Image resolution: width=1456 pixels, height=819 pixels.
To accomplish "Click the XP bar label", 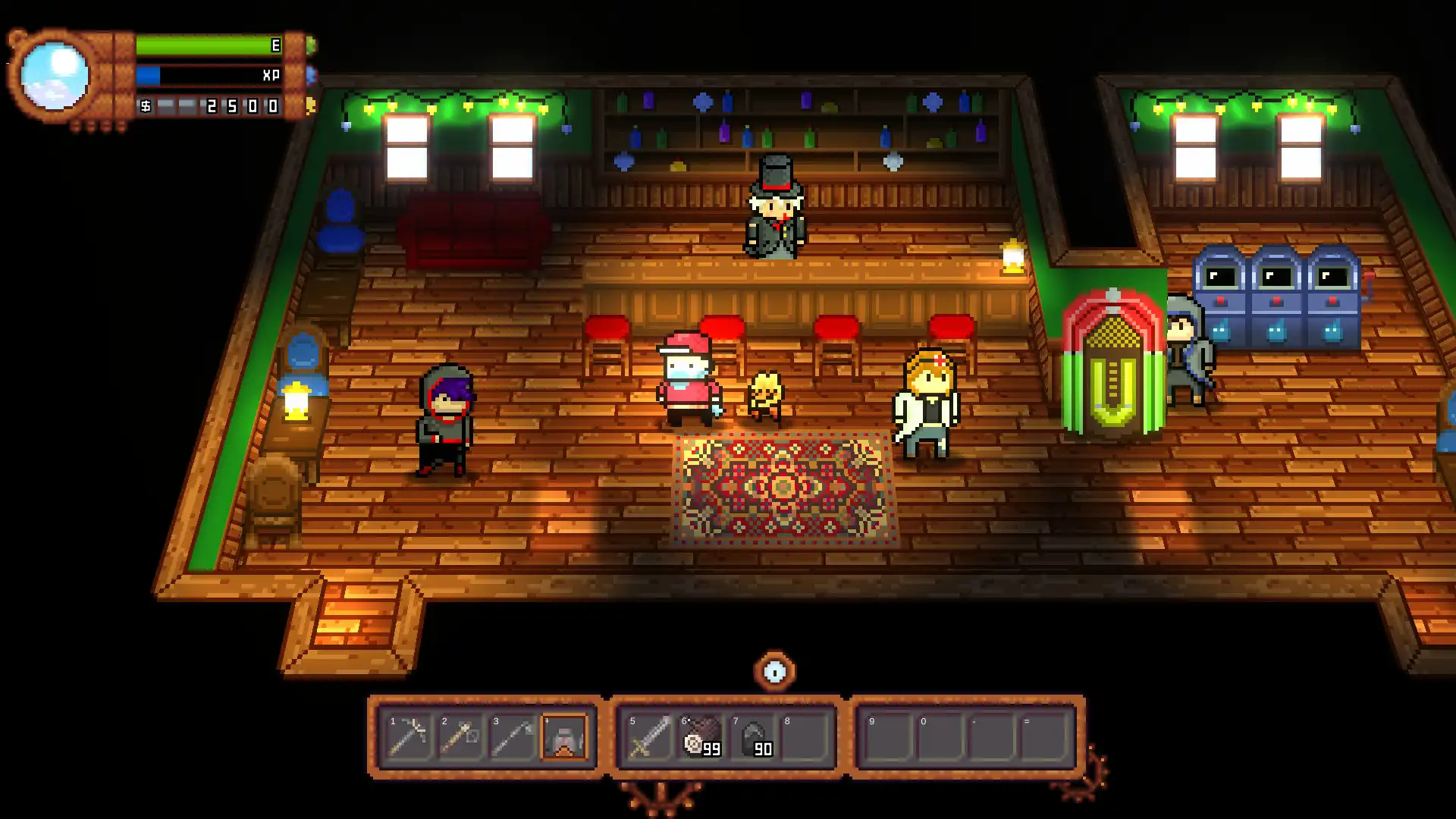I will 269,76.
